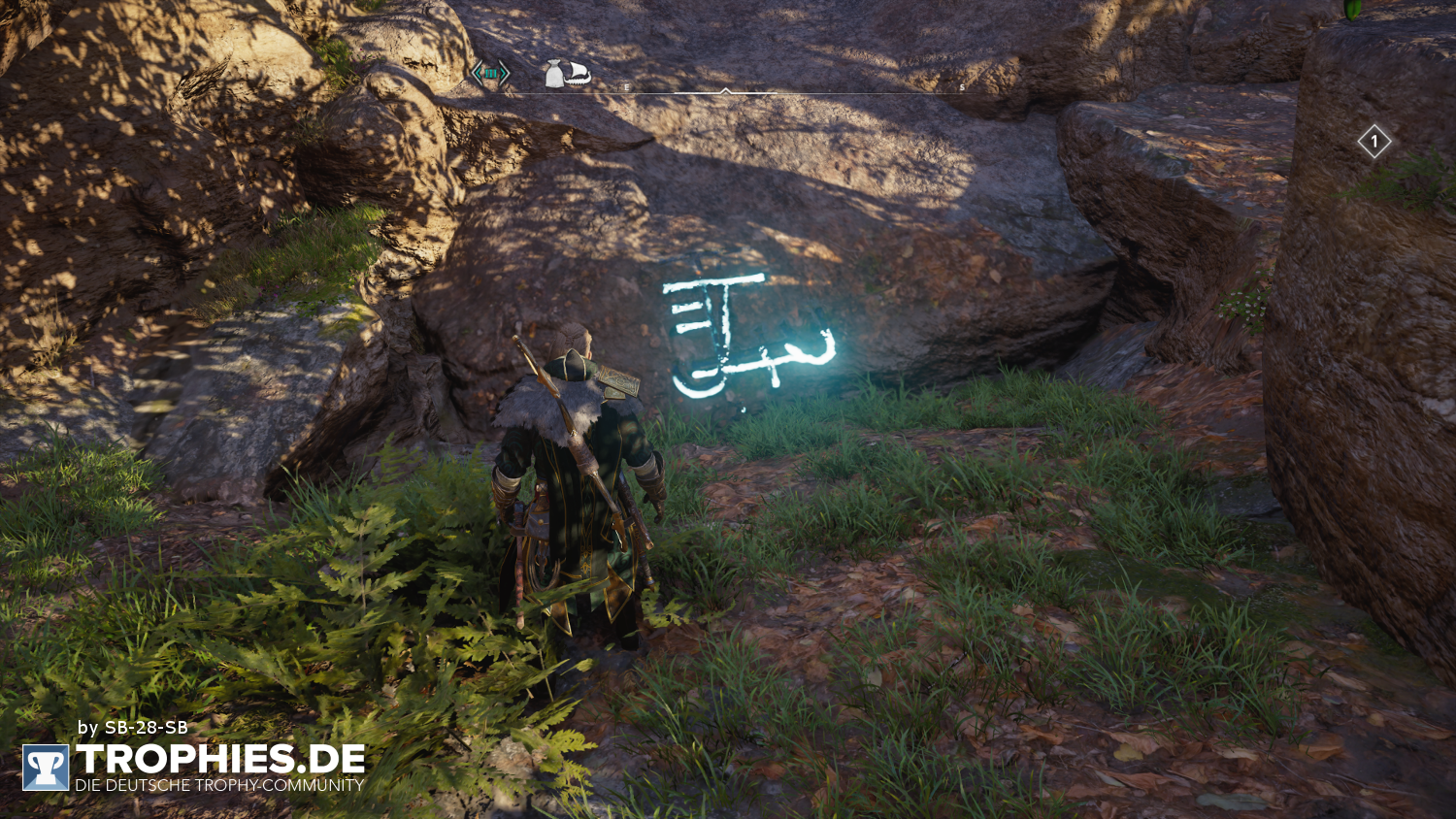Click the E cardinal marker on the compass
The height and width of the screenshot is (819, 1456).
(627, 85)
